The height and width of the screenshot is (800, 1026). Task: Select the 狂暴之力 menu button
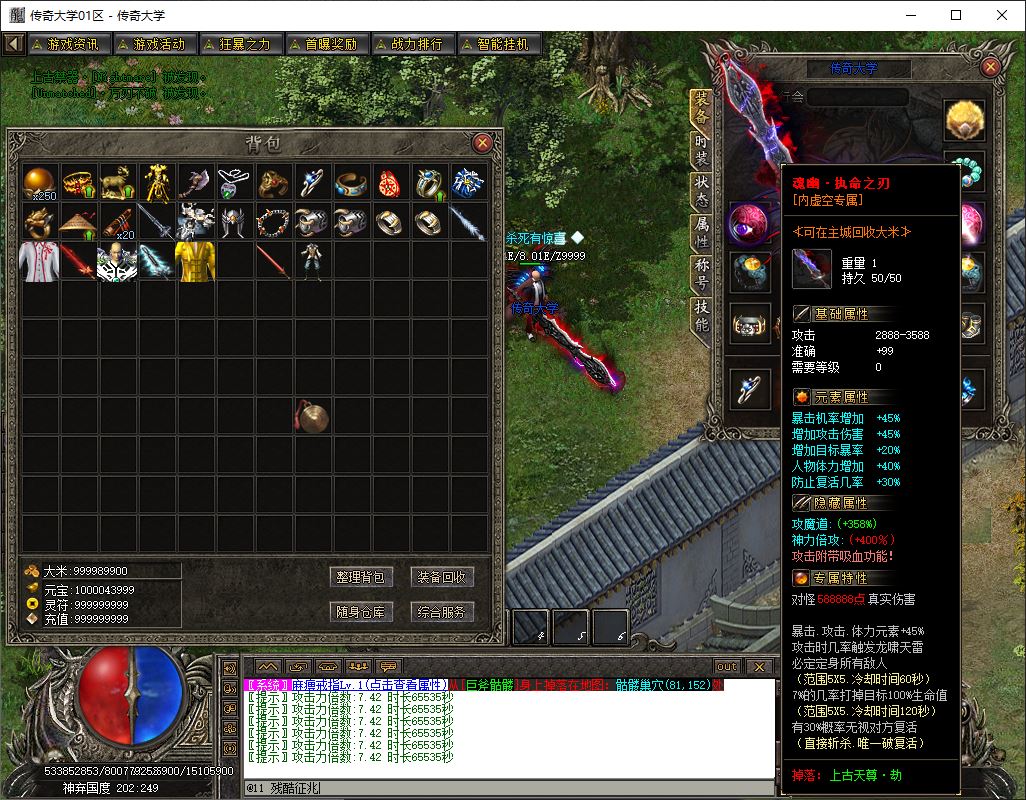click(x=239, y=44)
